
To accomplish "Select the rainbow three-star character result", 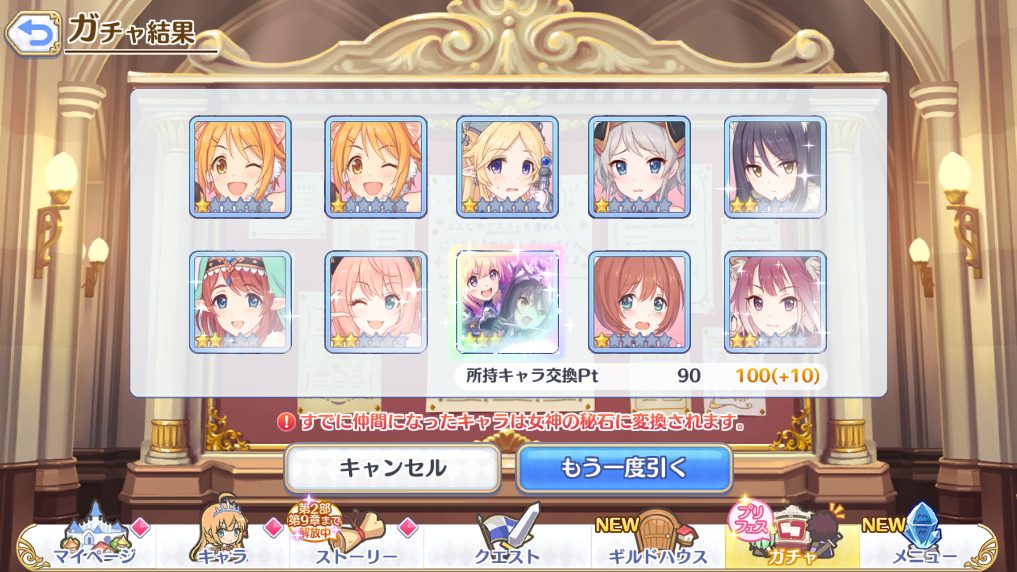I will [507, 301].
